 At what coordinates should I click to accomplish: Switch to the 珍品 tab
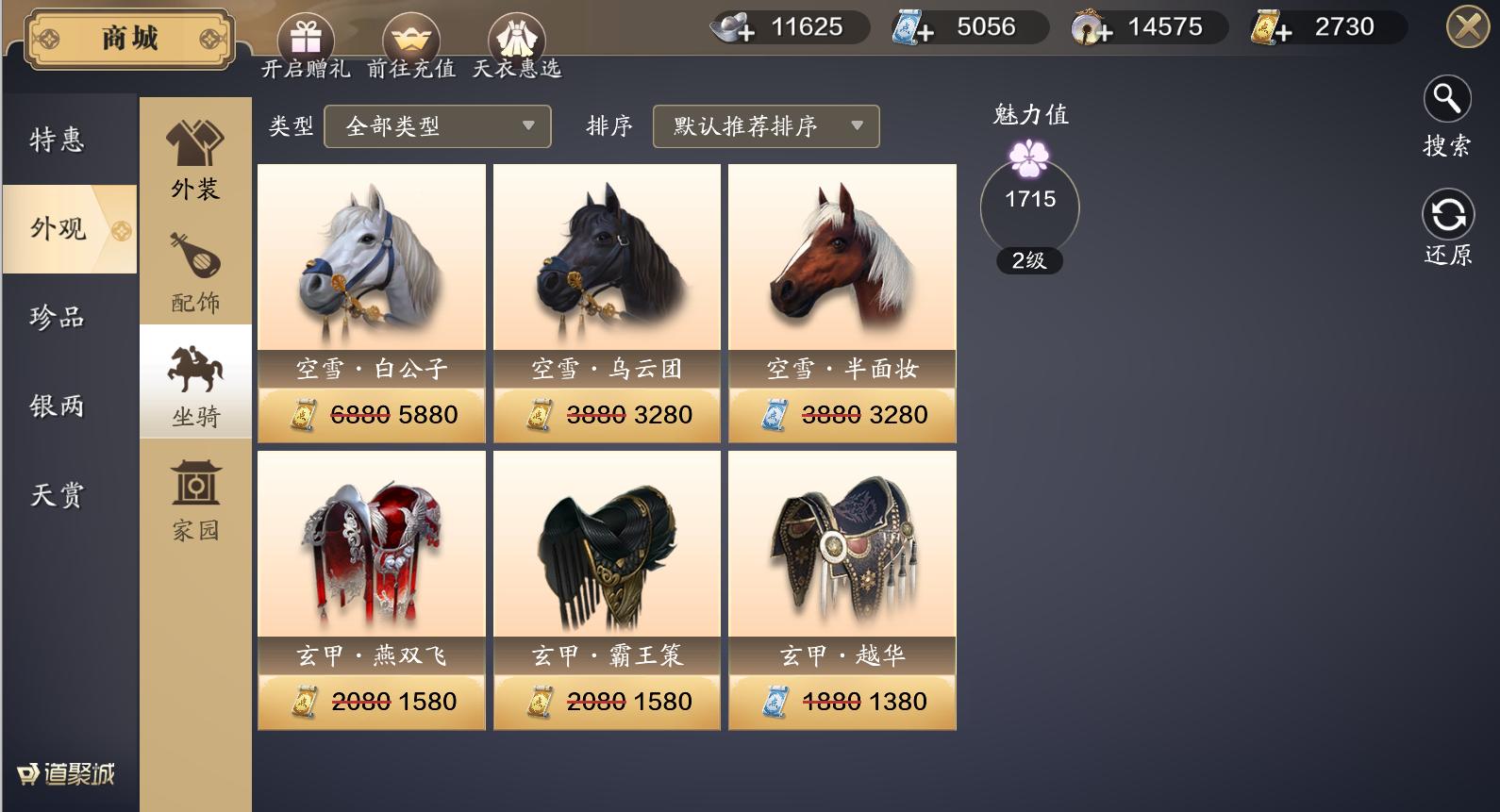[55, 320]
